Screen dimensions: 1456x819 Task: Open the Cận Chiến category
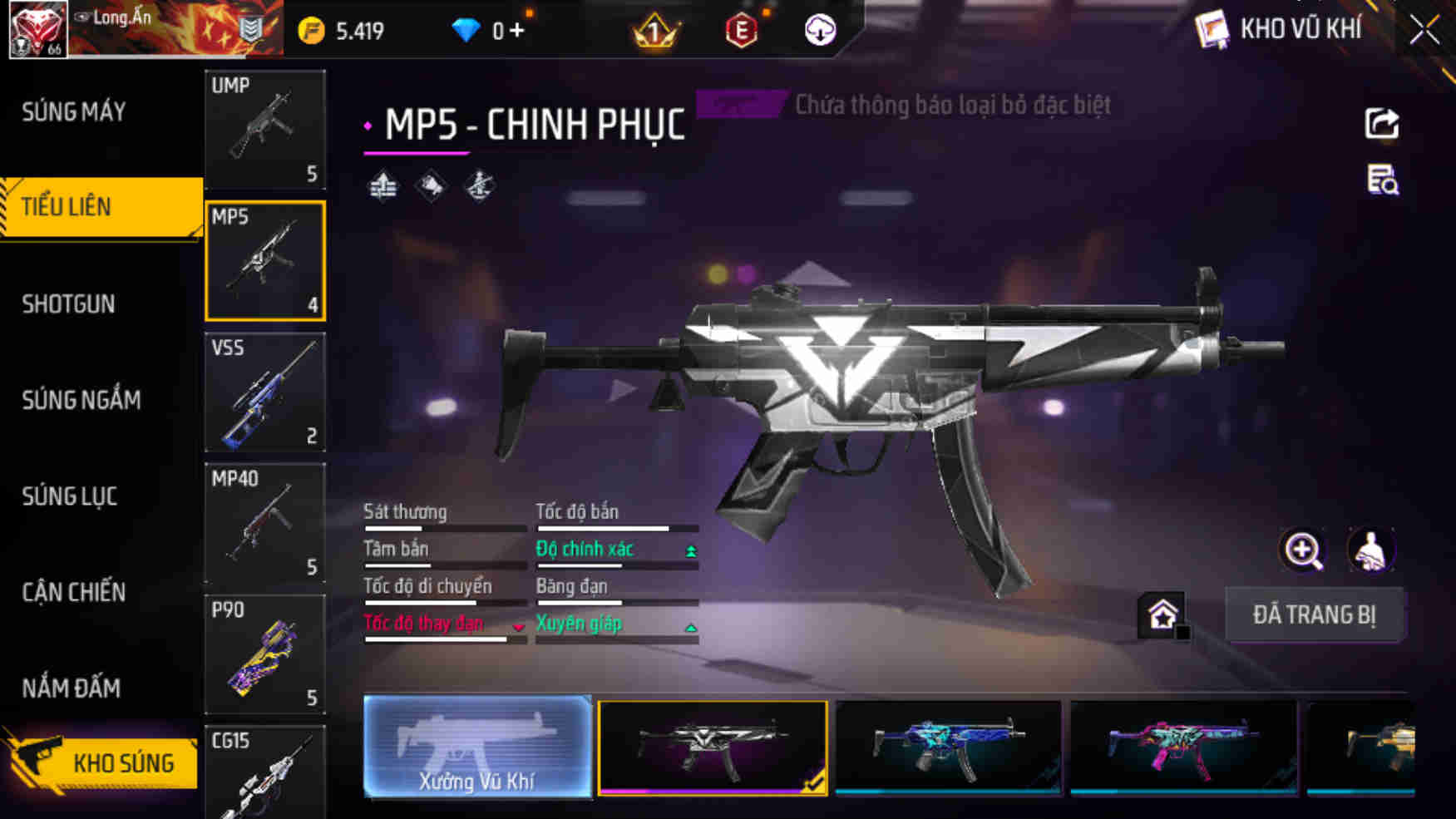tap(74, 592)
